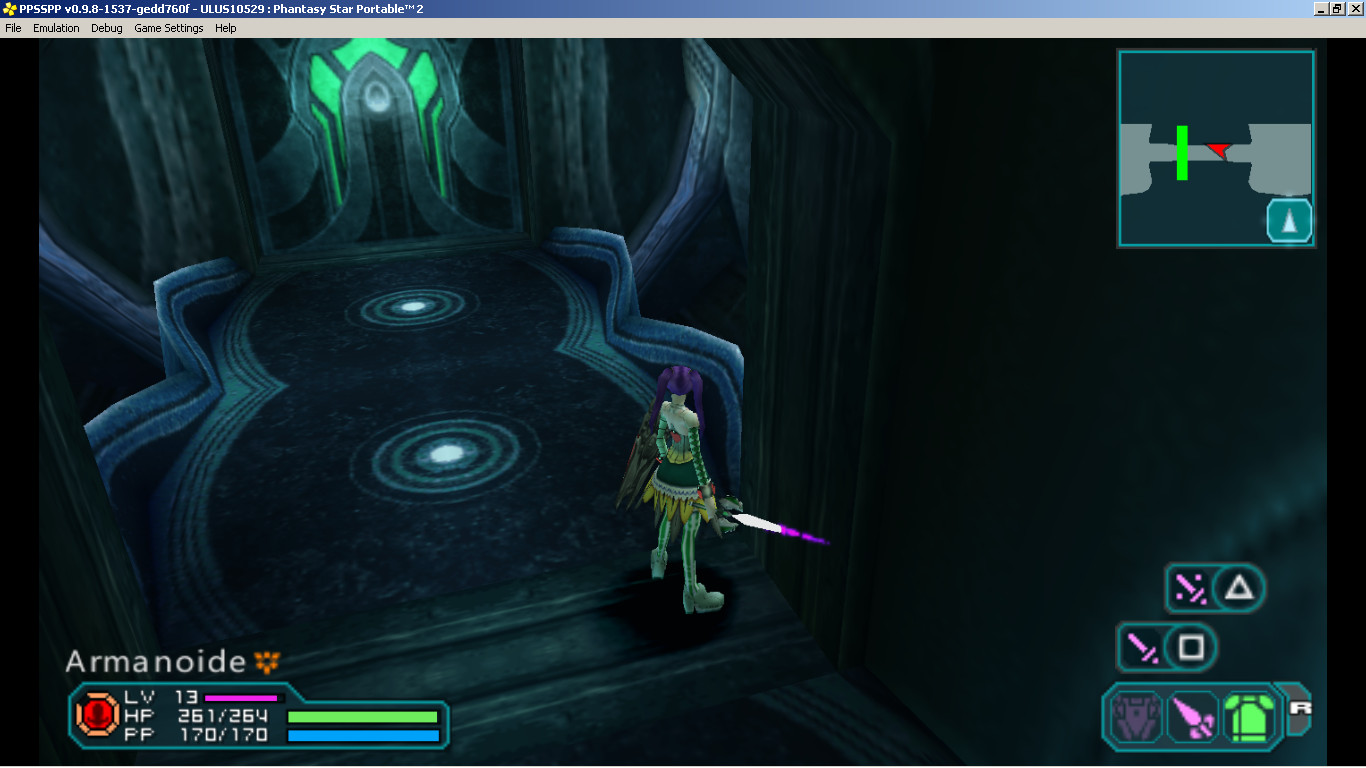Open the Game Settings menu

[169, 28]
